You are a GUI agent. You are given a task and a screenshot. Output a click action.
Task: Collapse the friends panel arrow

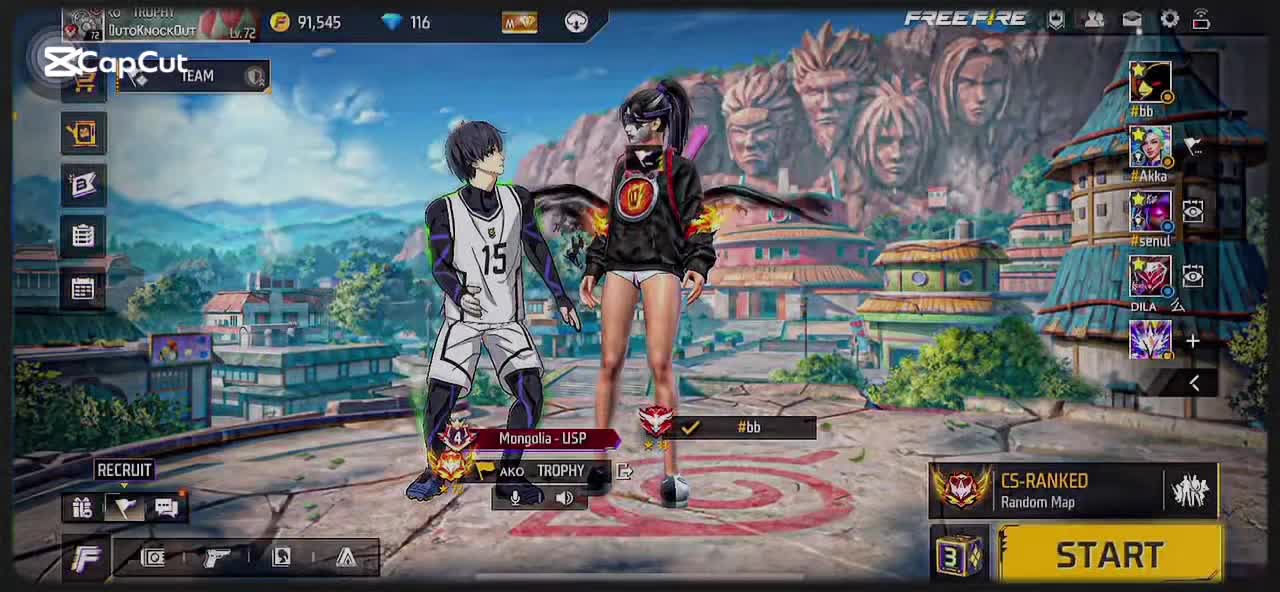click(1194, 383)
